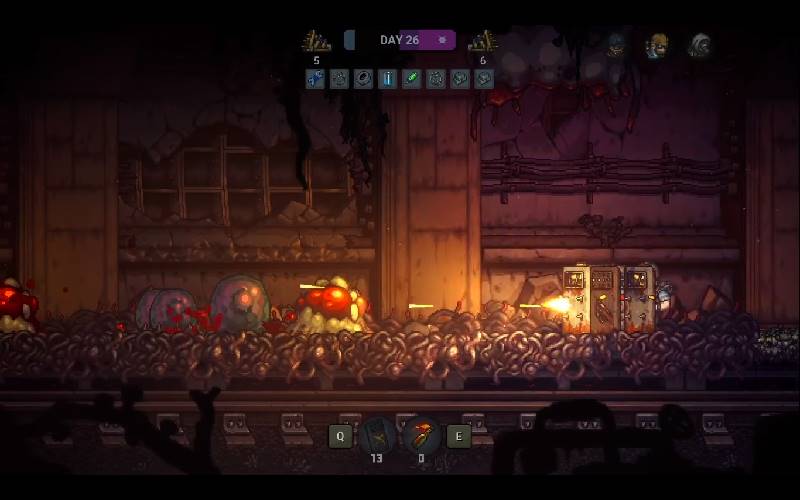Choose the item slot showing 13

[x=377, y=436]
